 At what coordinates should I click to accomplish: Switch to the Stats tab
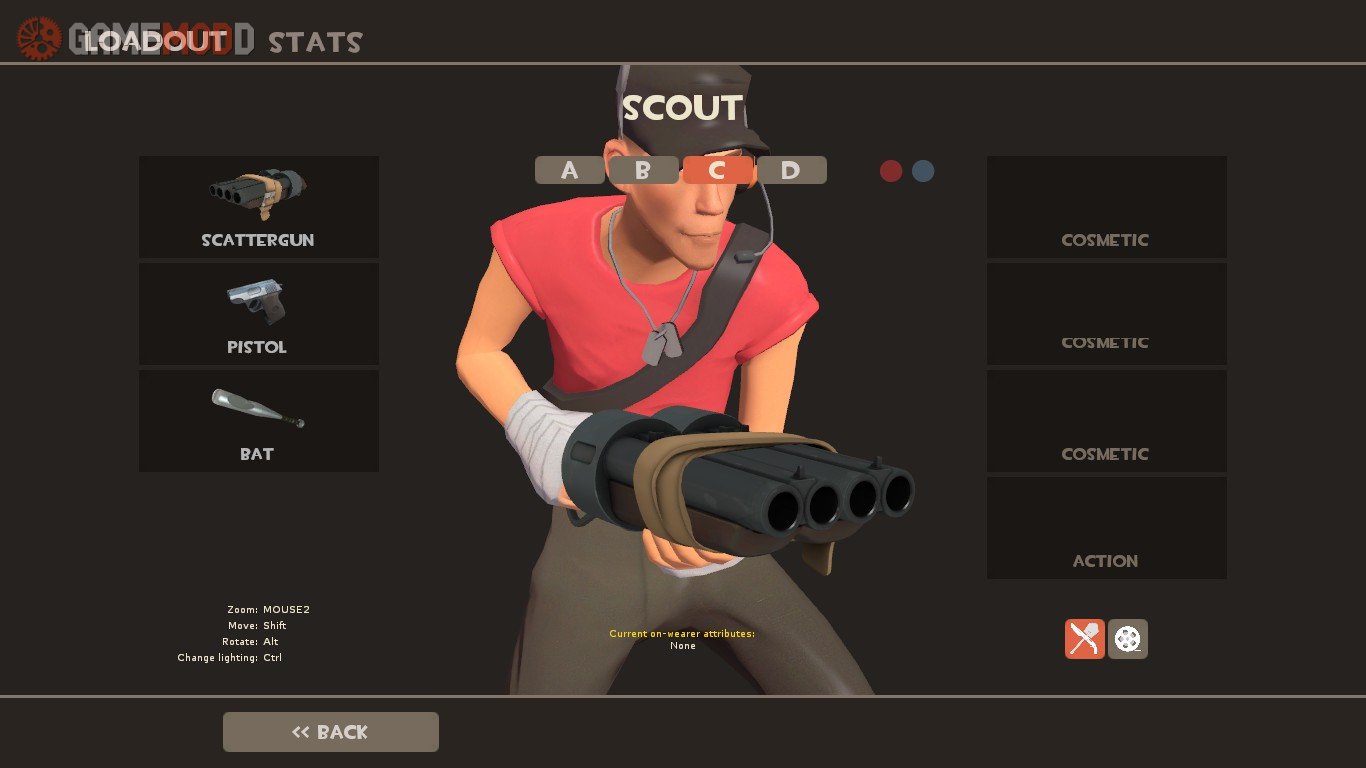click(315, 42)
